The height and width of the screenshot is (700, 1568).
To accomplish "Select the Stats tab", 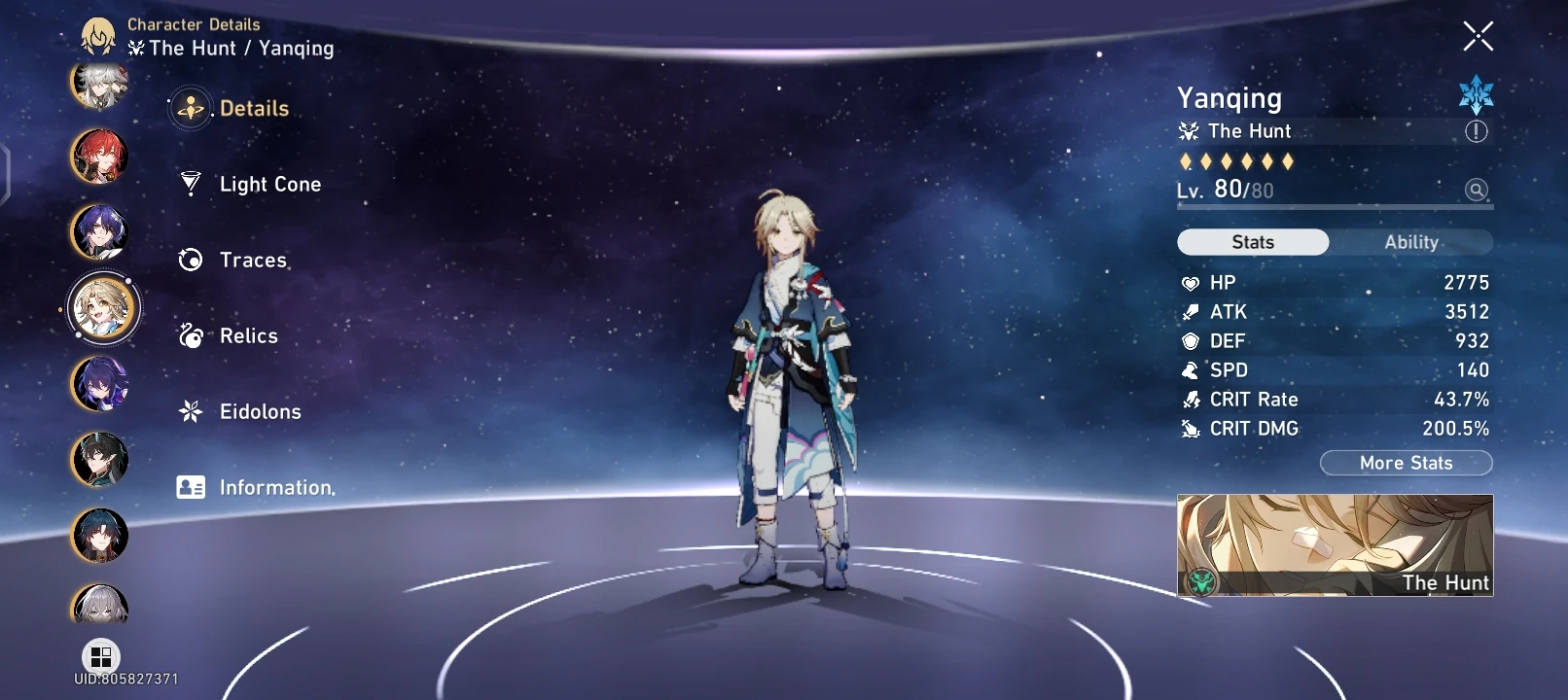I will click(1253, 241).
